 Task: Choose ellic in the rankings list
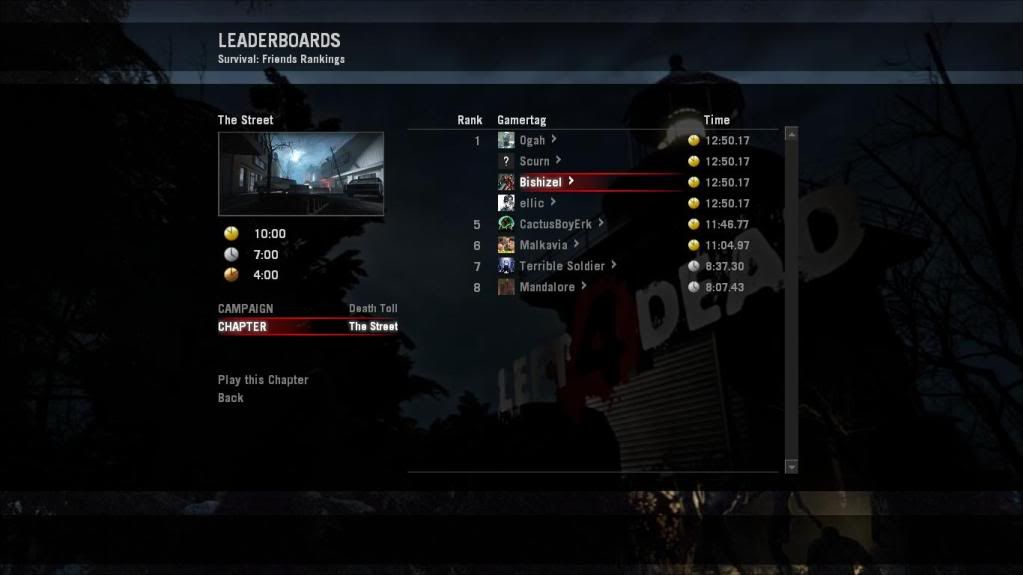[x=532, y=203]
